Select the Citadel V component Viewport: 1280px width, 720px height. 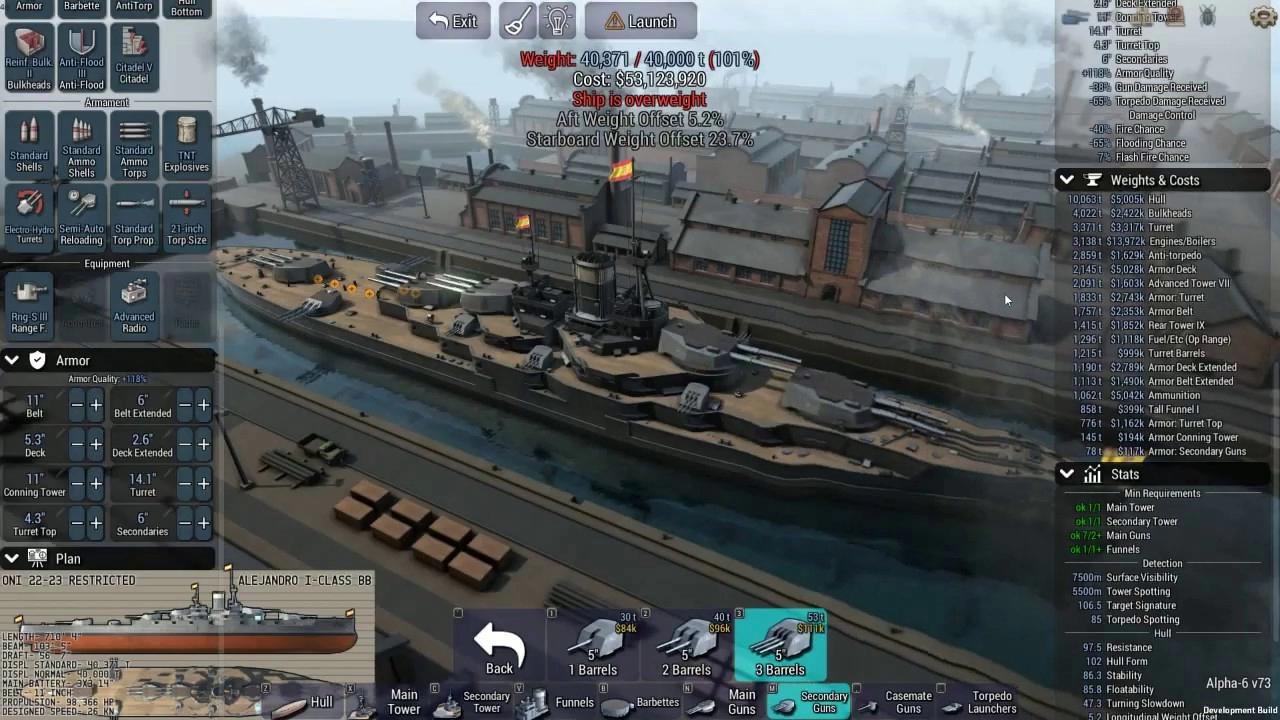point(134,55)
